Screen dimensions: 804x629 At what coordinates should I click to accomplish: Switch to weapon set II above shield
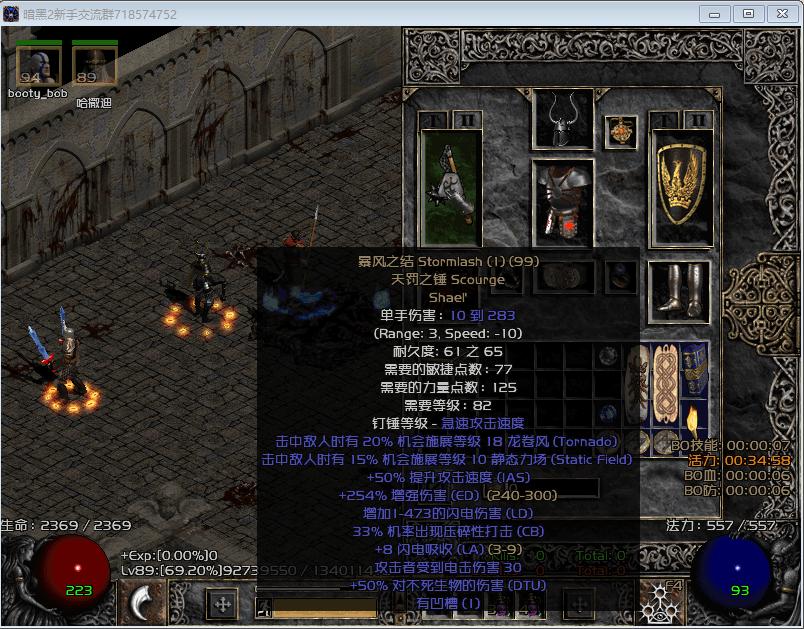tap(698, 120)
